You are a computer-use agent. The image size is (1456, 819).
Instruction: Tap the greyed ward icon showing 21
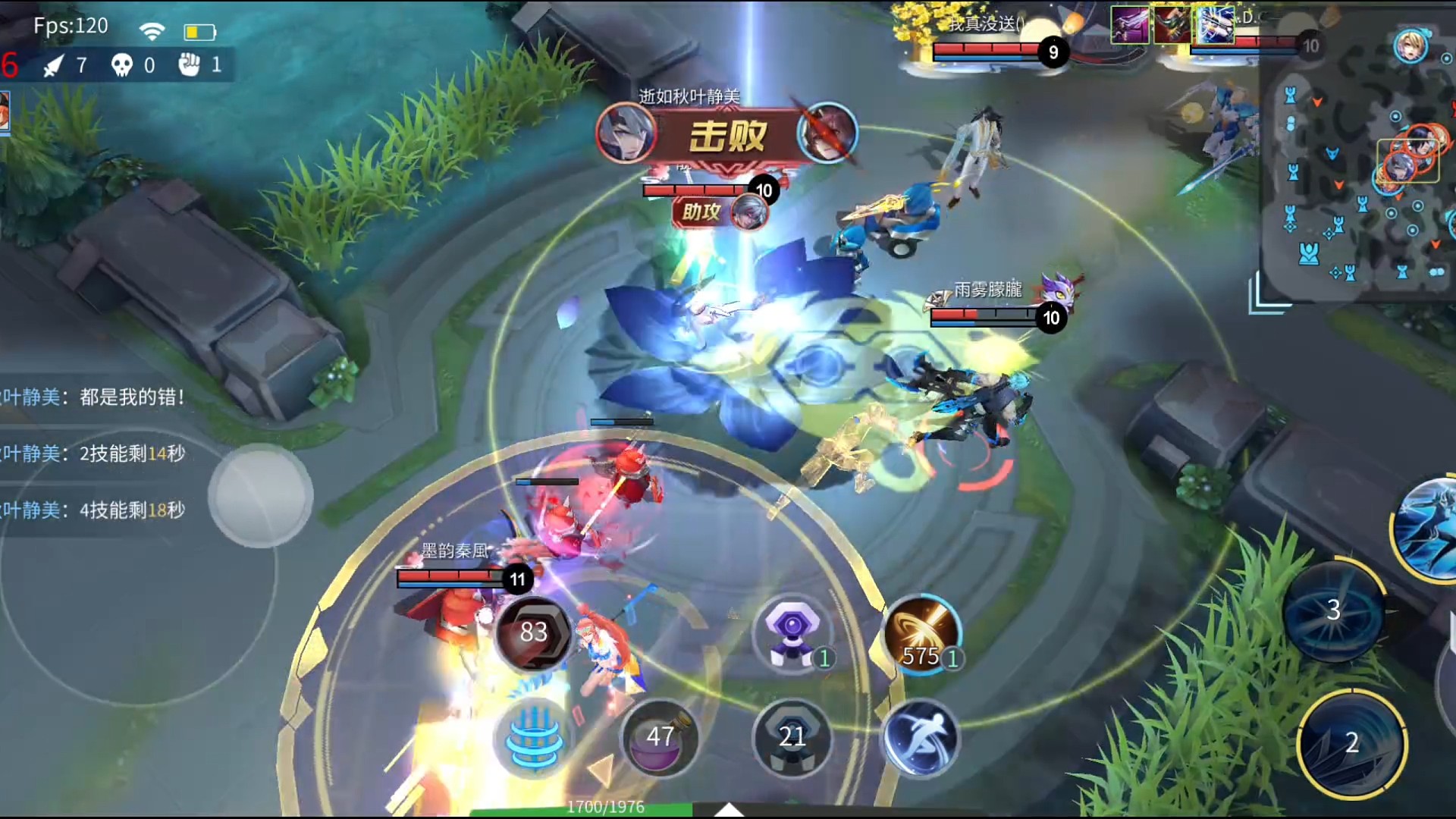pyautogui.click(x=792, y=737)
